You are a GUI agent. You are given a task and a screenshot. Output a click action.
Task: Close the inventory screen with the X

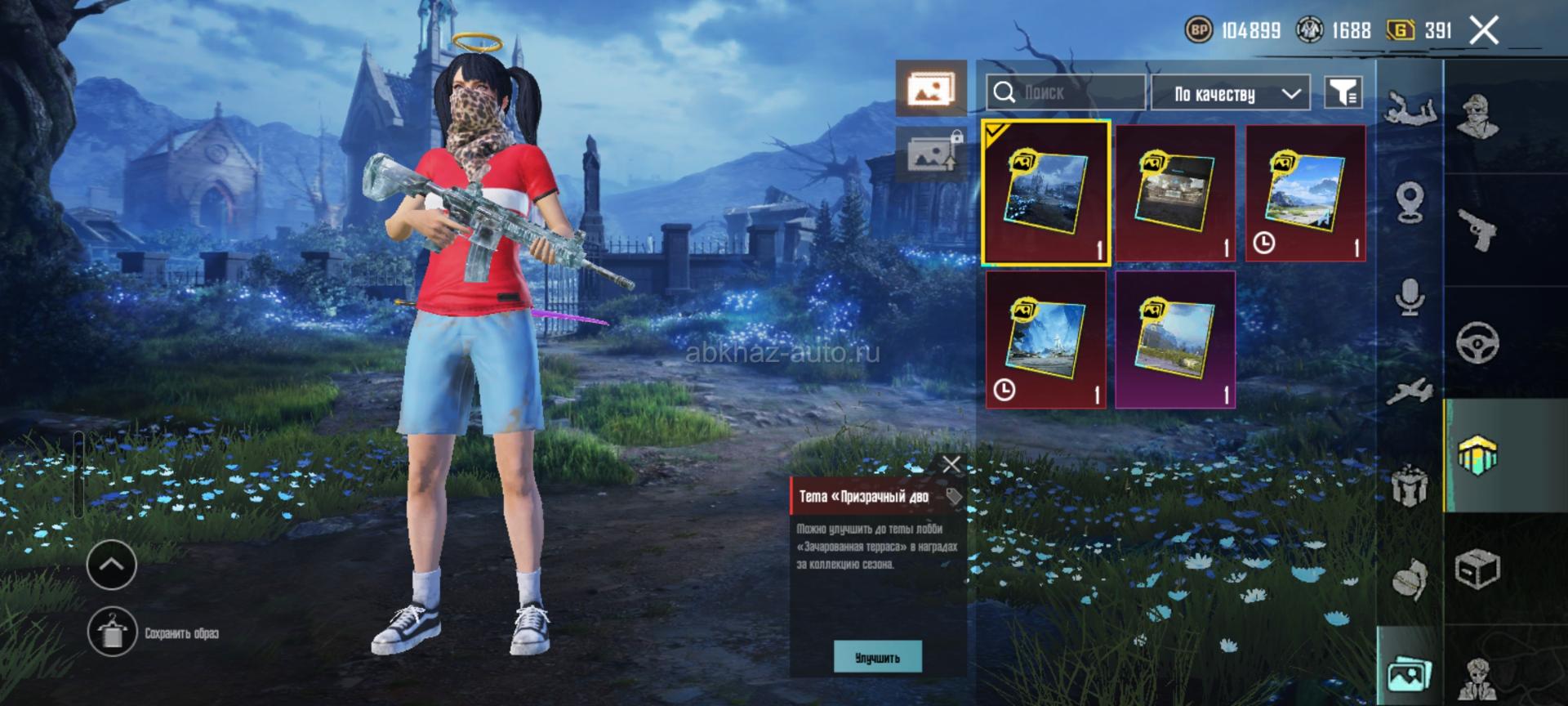[x=1484, y=31]
